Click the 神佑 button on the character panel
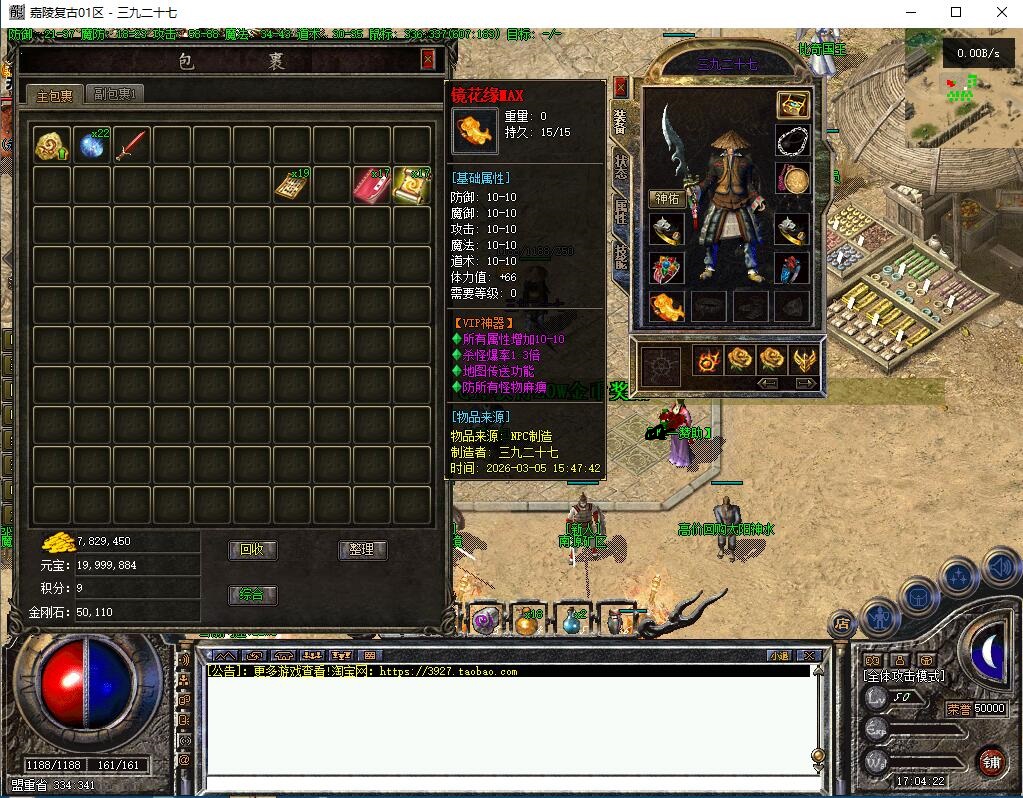 click(x=666, y=199)
